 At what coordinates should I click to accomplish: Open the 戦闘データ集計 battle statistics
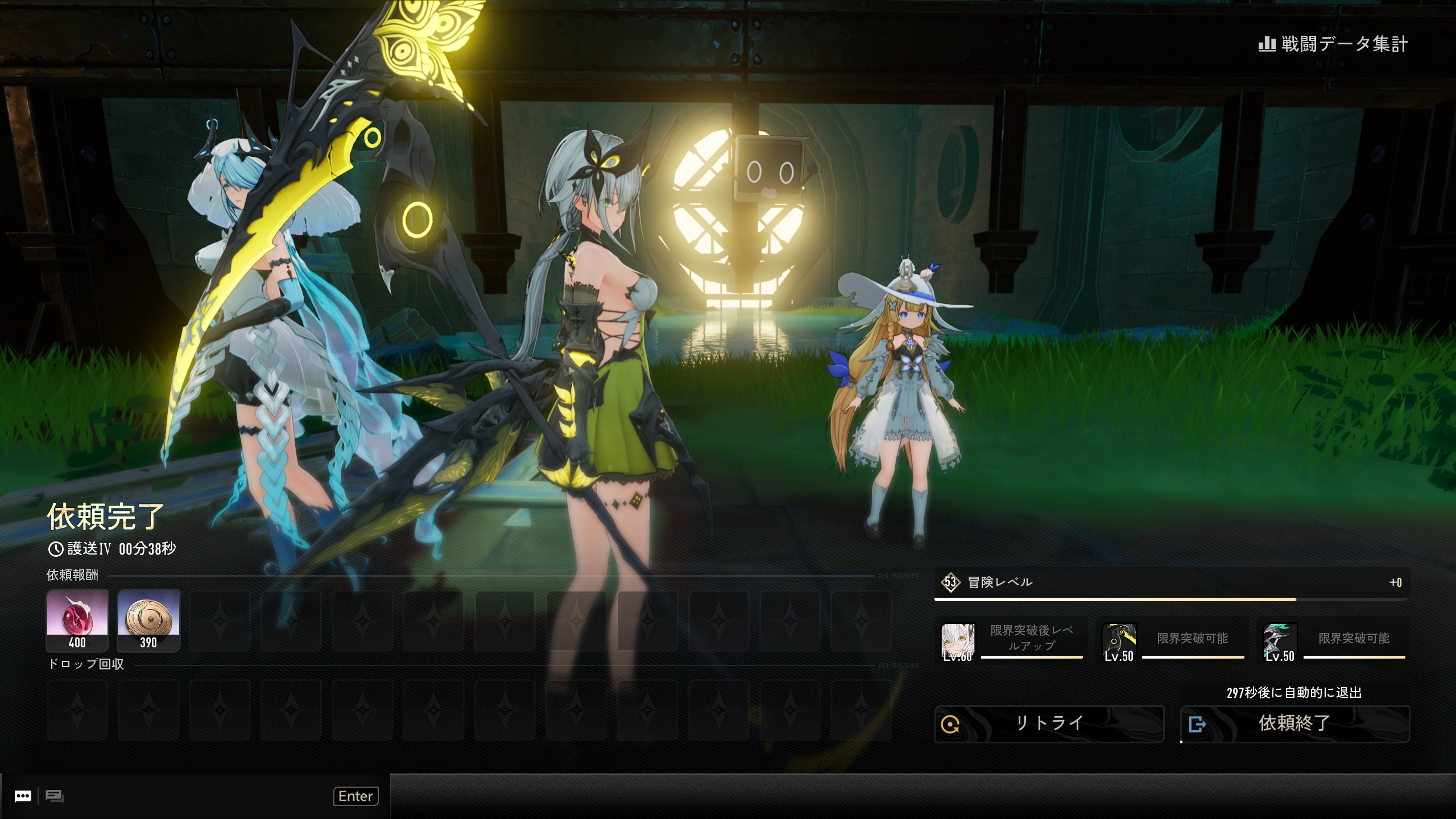click(x=1333, y=44)
